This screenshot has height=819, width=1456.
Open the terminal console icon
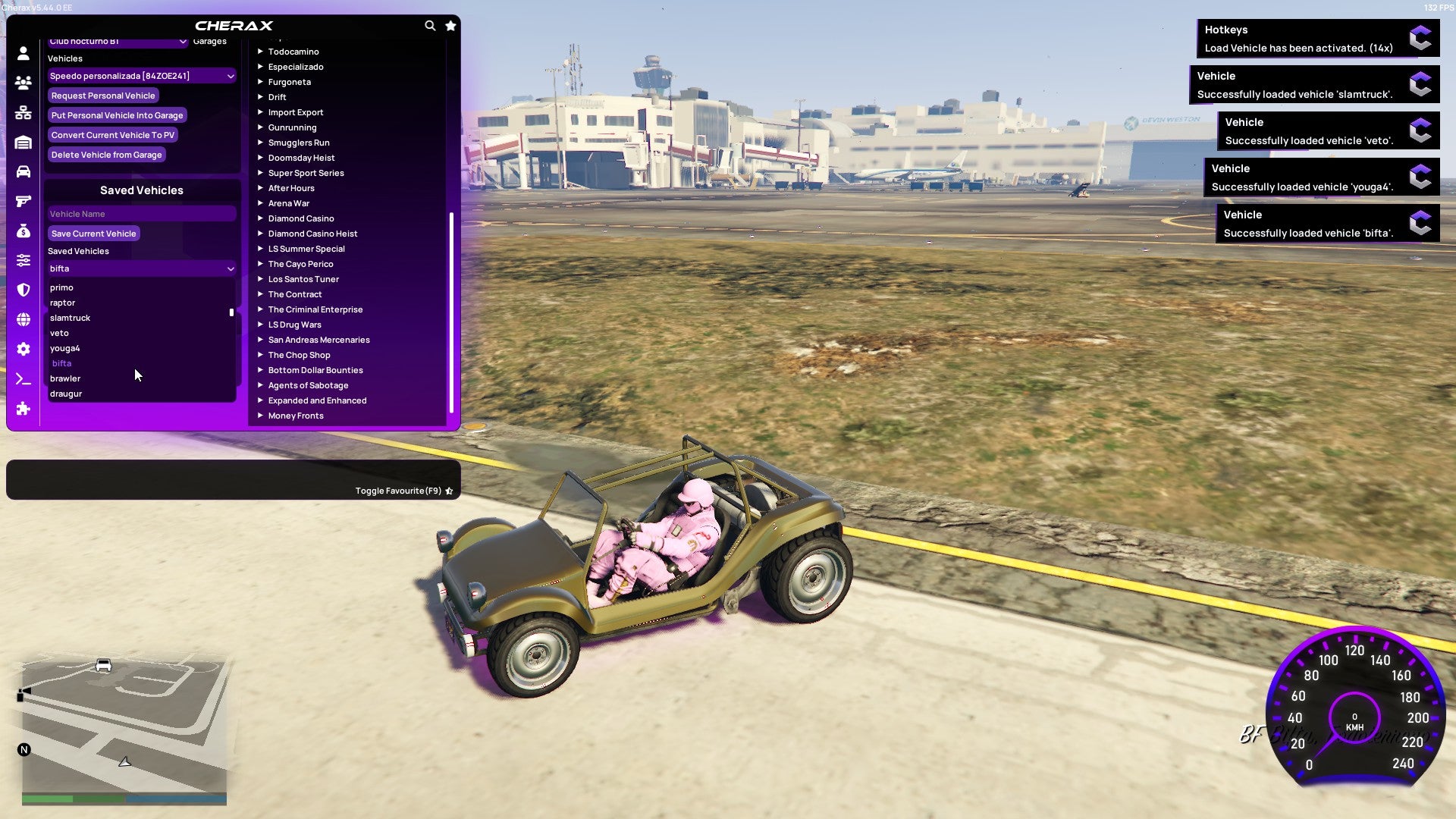[23, 379]
